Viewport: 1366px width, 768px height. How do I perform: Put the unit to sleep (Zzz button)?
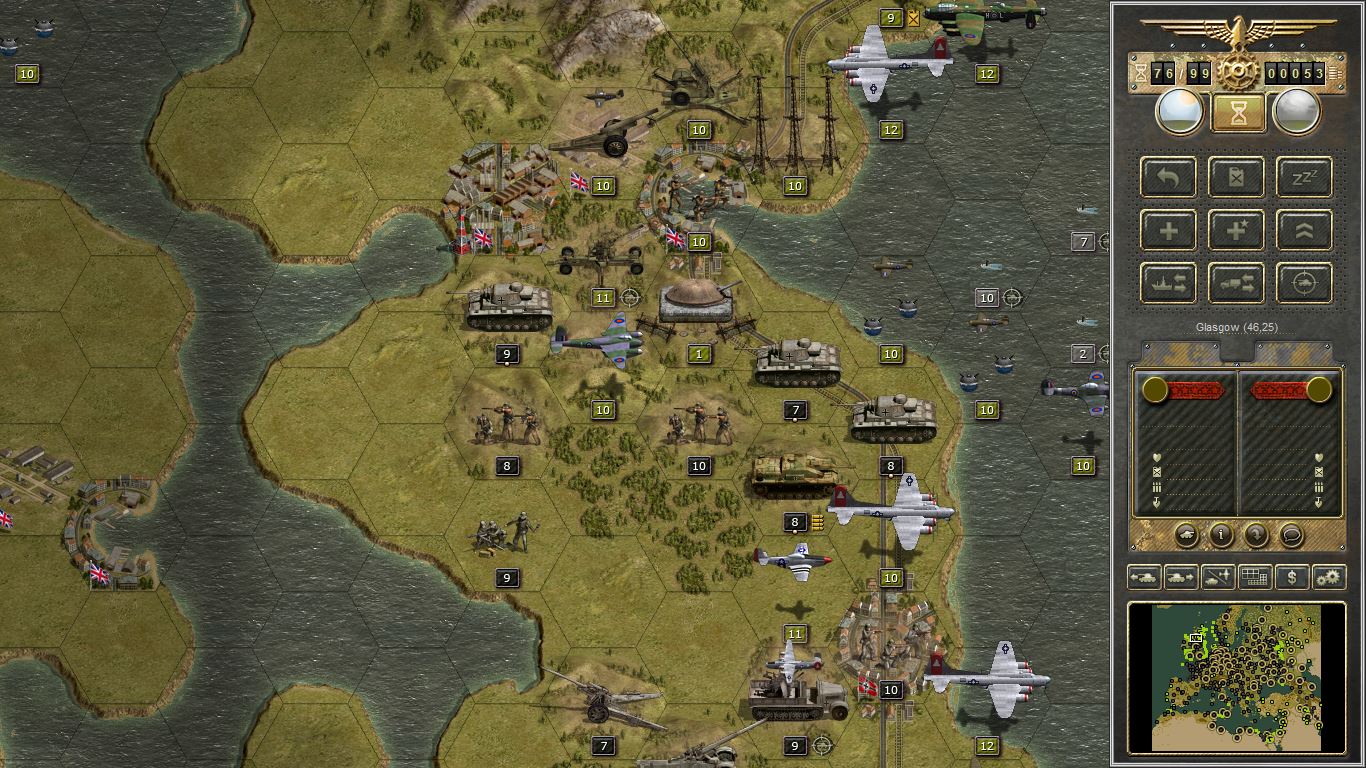click(1305, 177)
